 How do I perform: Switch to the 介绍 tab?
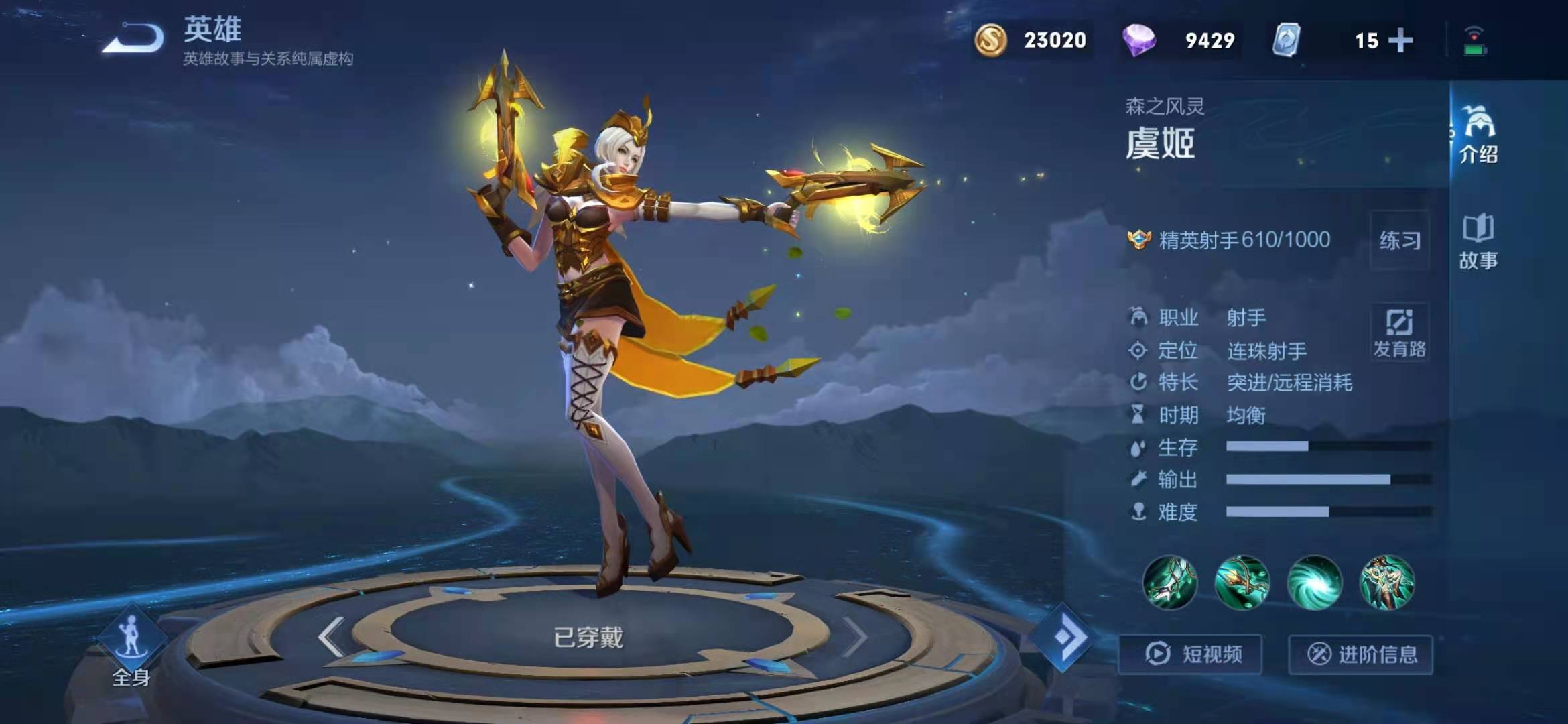[x=1478, y=135]
